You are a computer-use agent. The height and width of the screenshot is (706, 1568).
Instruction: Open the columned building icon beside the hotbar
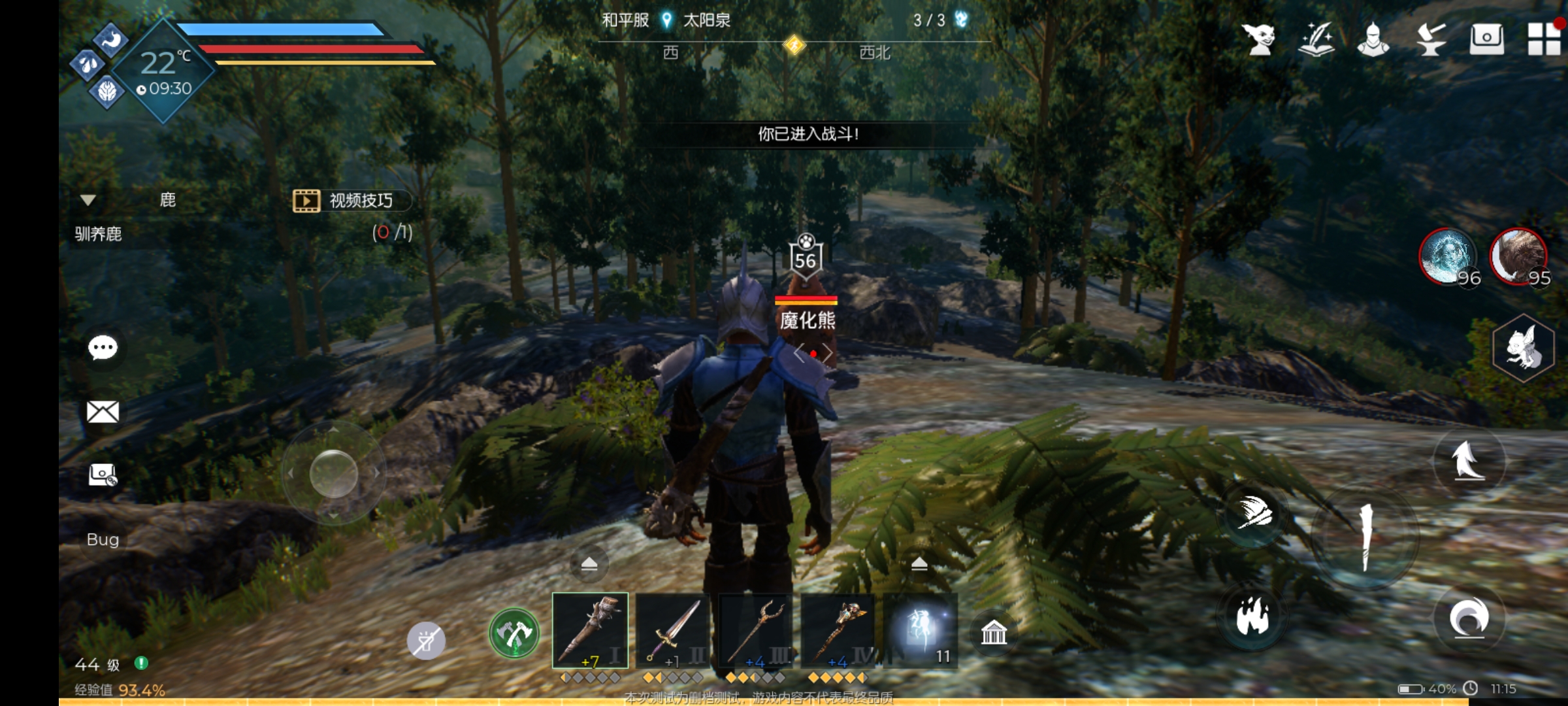(x=994, y=633)
